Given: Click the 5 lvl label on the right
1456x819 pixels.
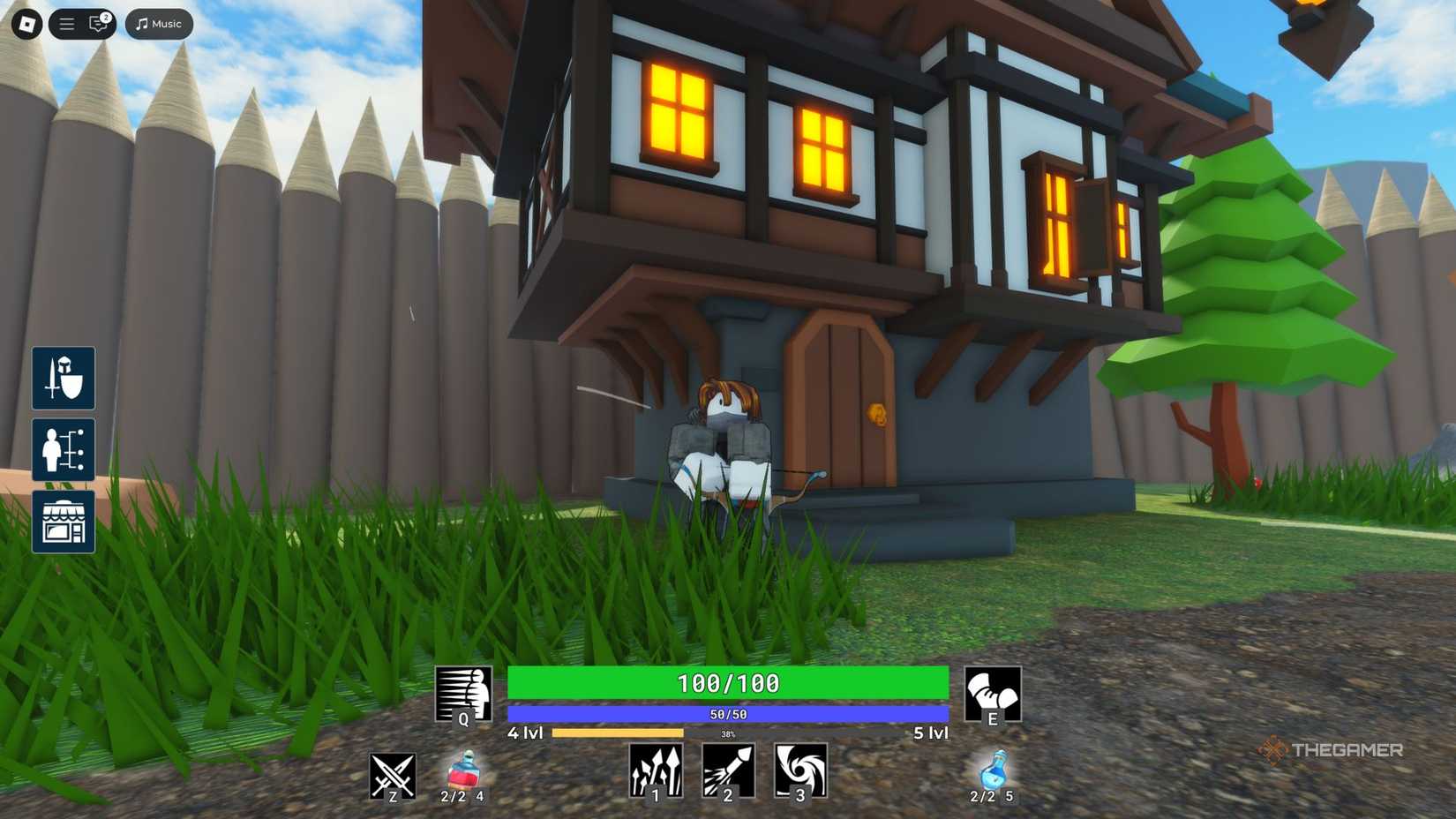Looking at the screenshot, I should [929, 733].
